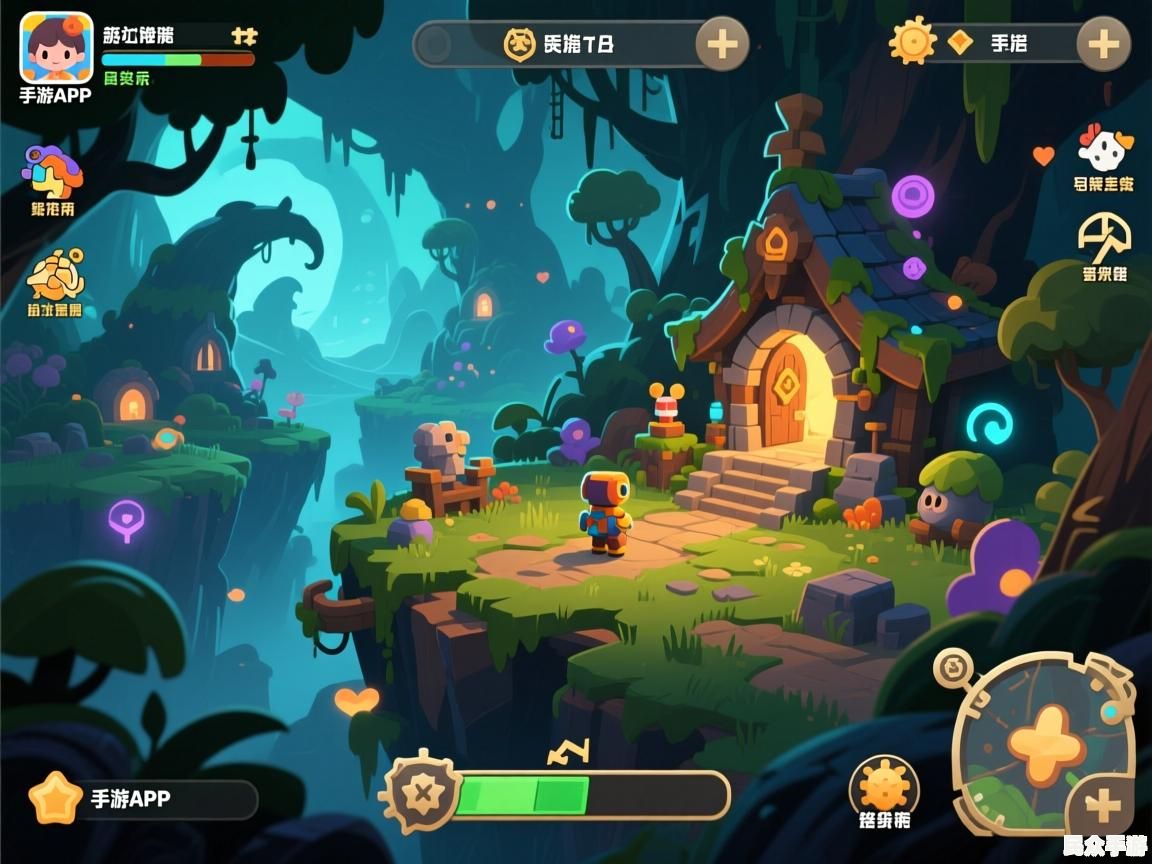Add sun coins with the top-right plus button

[1103, 44]
